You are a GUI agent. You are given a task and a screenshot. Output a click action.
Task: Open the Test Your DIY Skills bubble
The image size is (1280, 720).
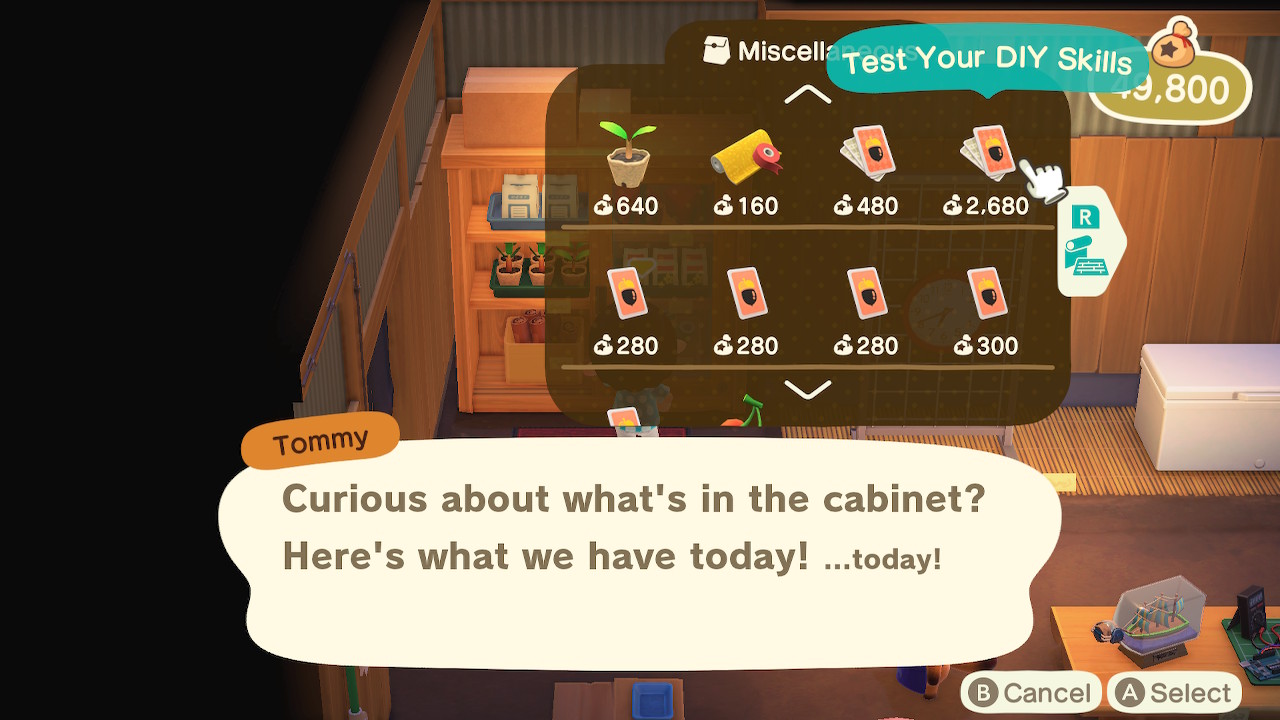992,60
